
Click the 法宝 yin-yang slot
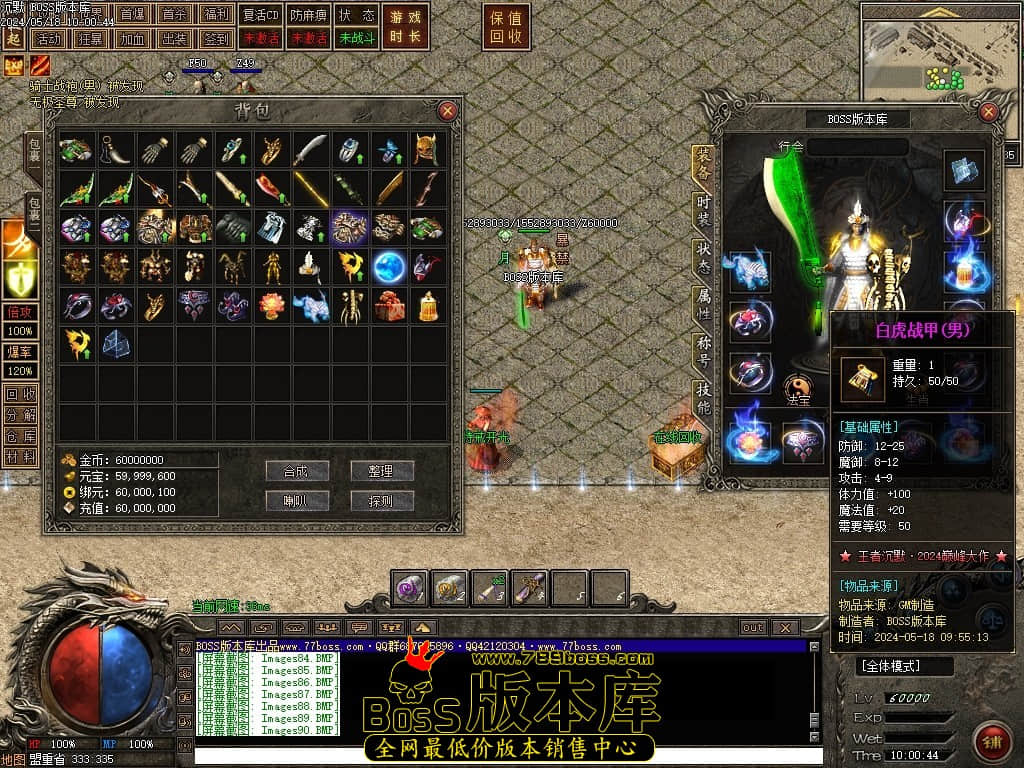click(x=799, y=386)
